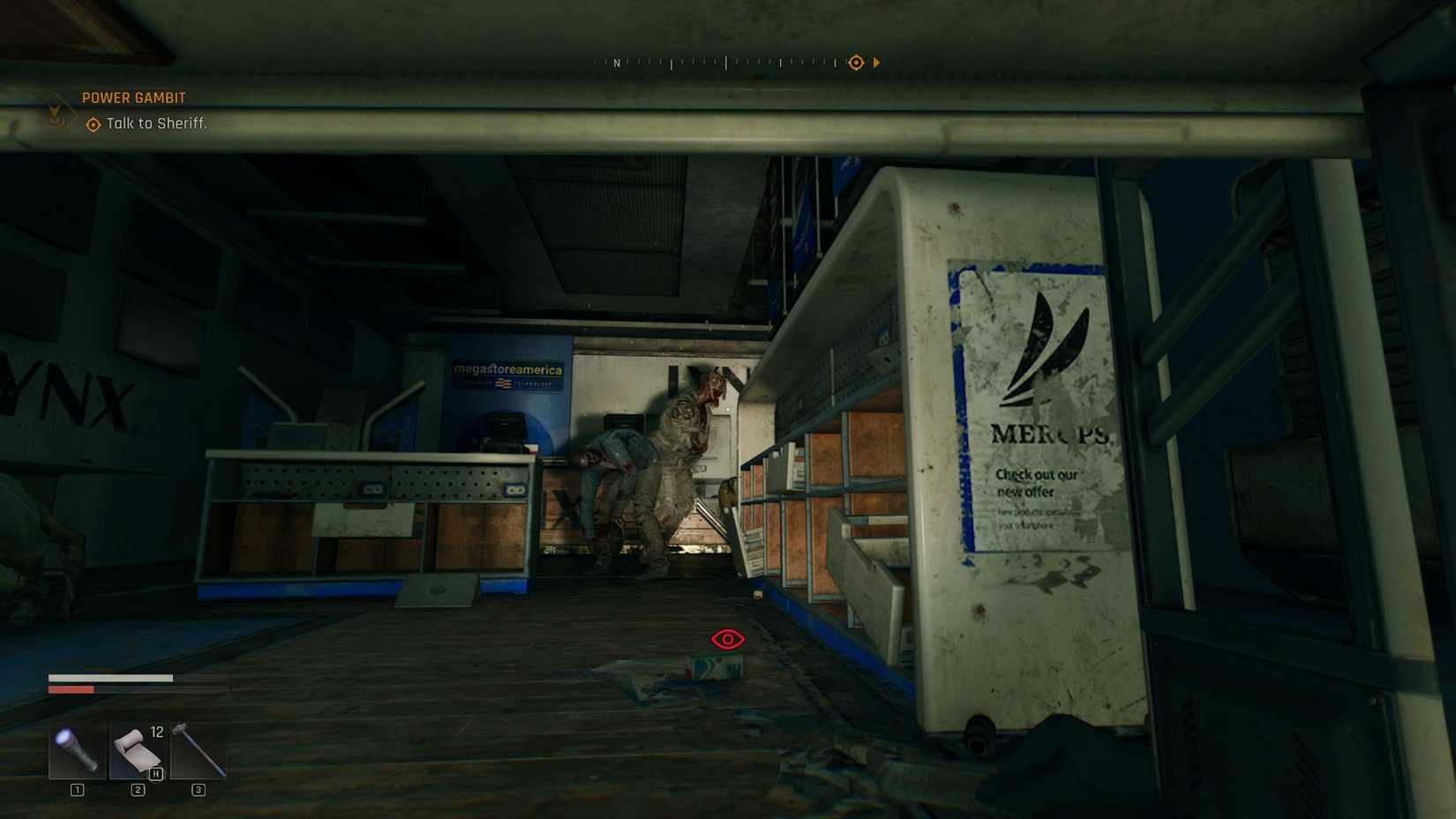Click the H hotkey badge on the bandage slot
Image resolution: width=1456 pixels, height=819 pixels.
pyautogui.click(x=155, y=772)
